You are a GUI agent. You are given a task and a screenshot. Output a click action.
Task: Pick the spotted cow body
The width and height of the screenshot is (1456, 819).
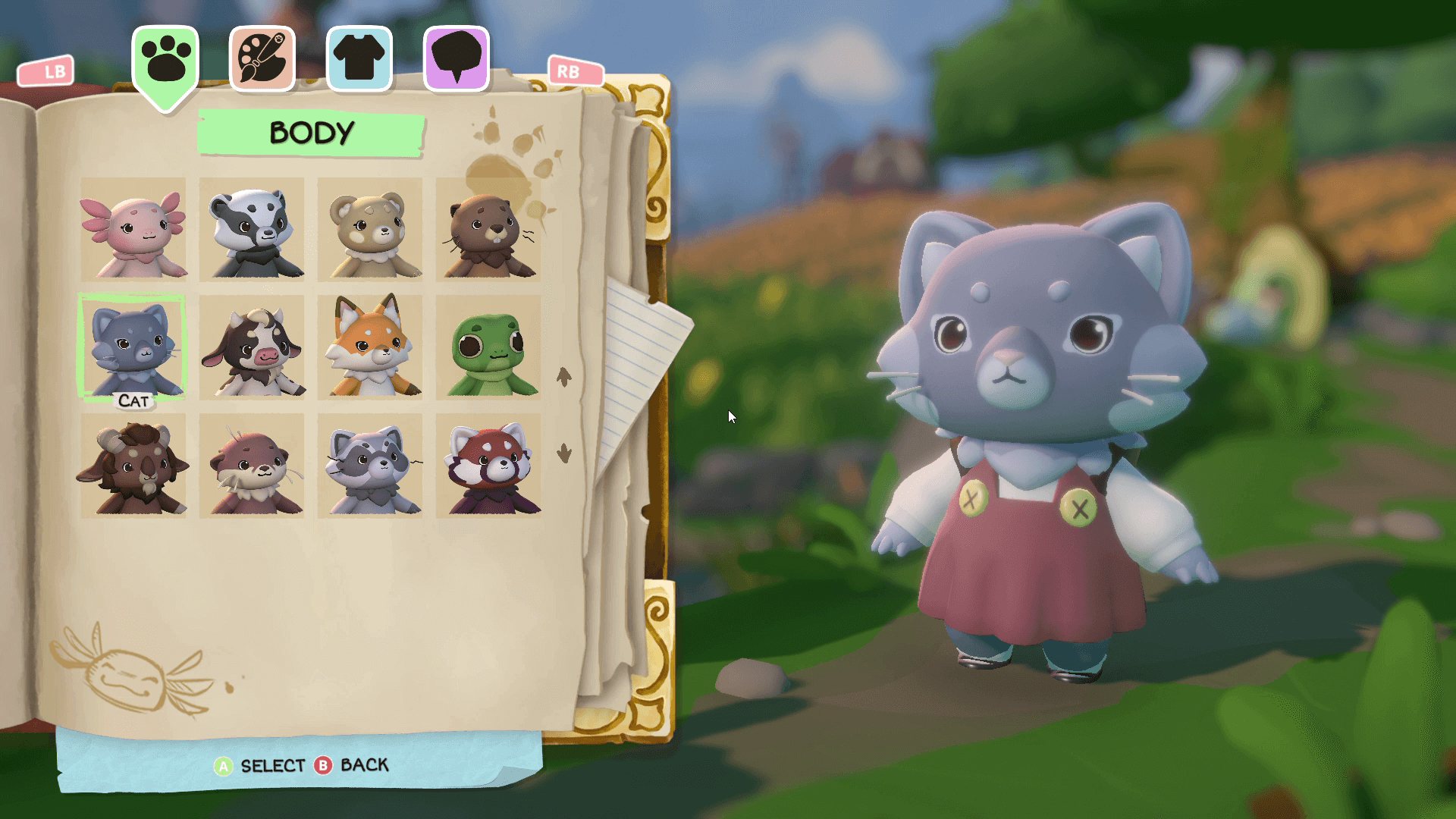pyautogui.click(x=252, y=347)
